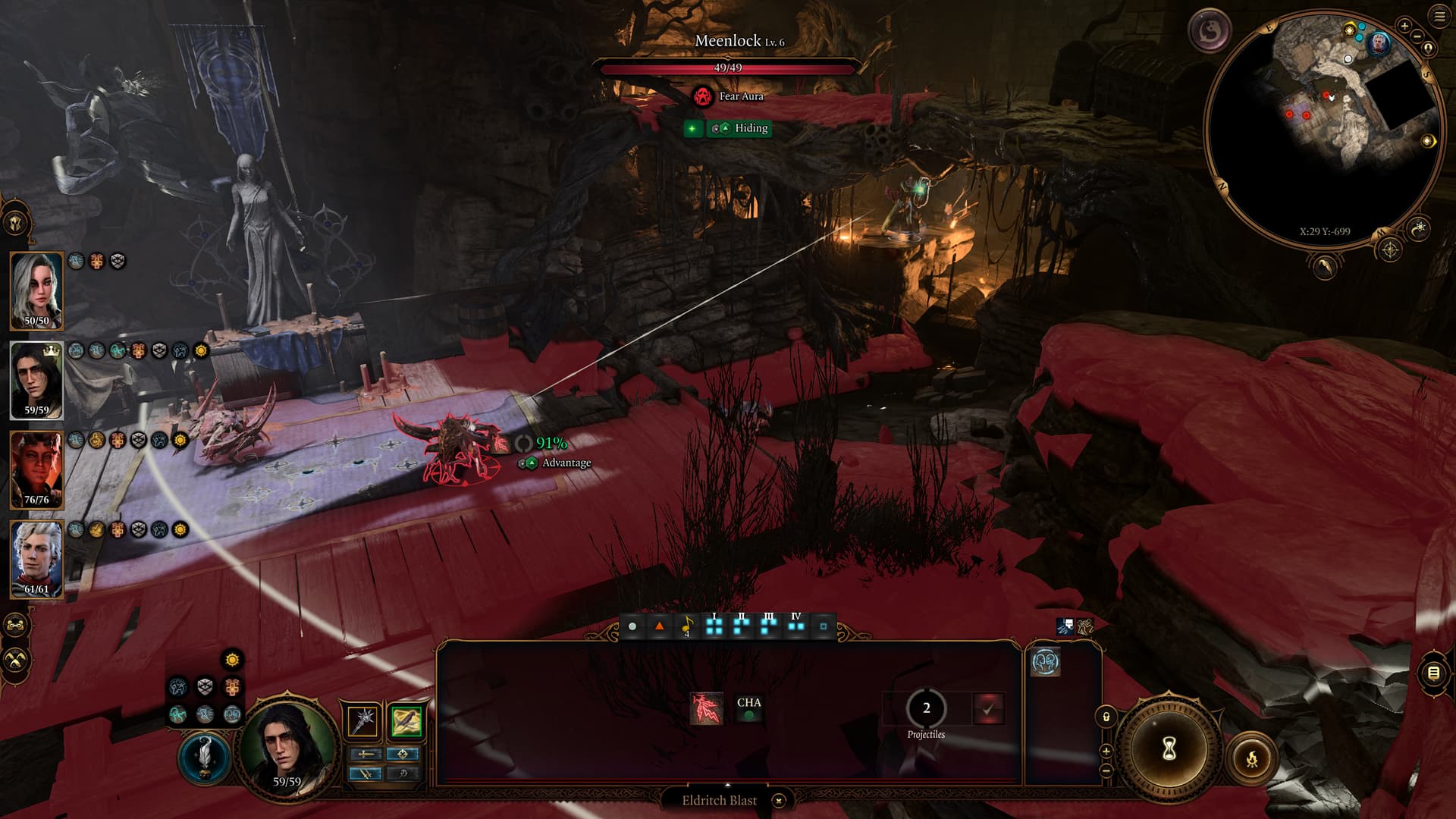
Task: Choose the level I spell slot filter
Action: tap(714, 626)
